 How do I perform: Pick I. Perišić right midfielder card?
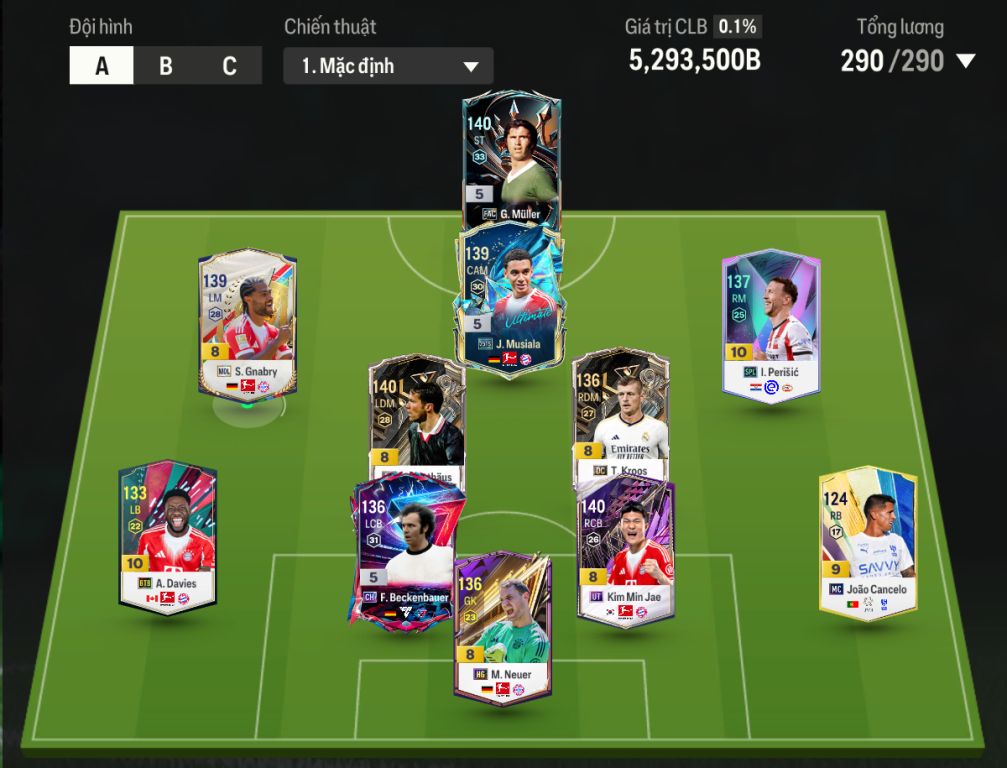(771, 322)
